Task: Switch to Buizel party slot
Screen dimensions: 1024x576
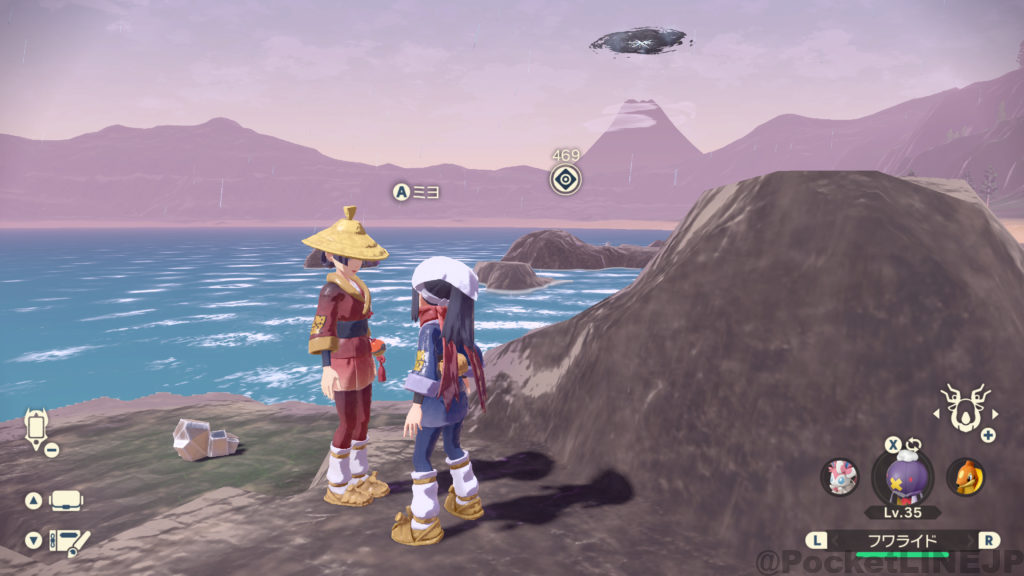Action: point(965,476)
